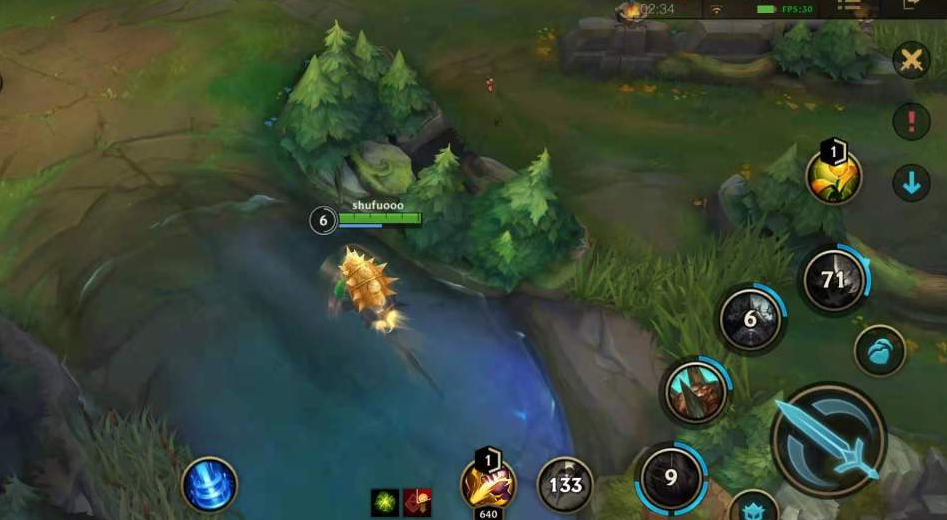
Task: Open the scoreboard list icon
Action: pos(848,6)
